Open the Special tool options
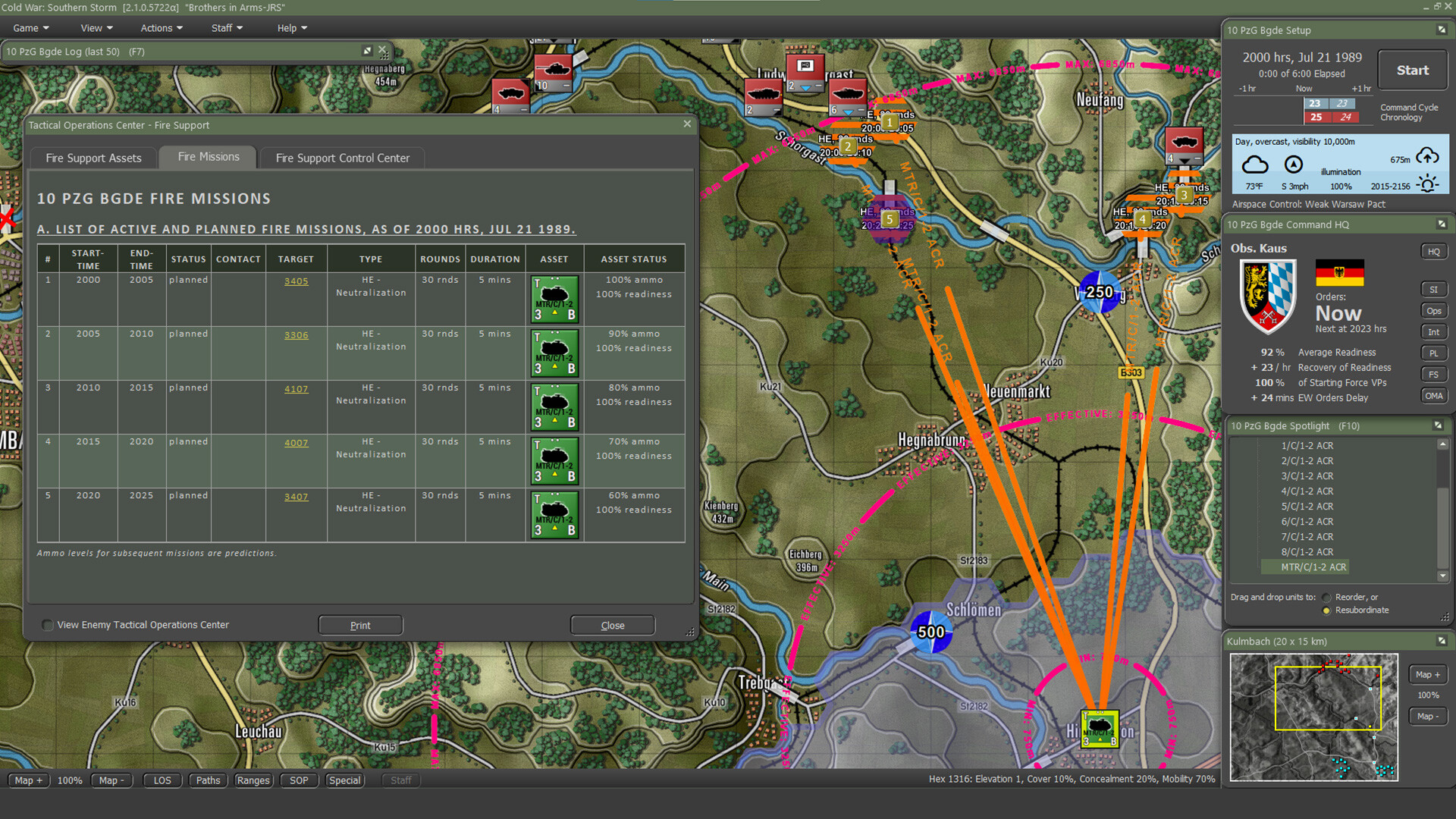The width and height of the screenshot is (1456, 819). 344,780
